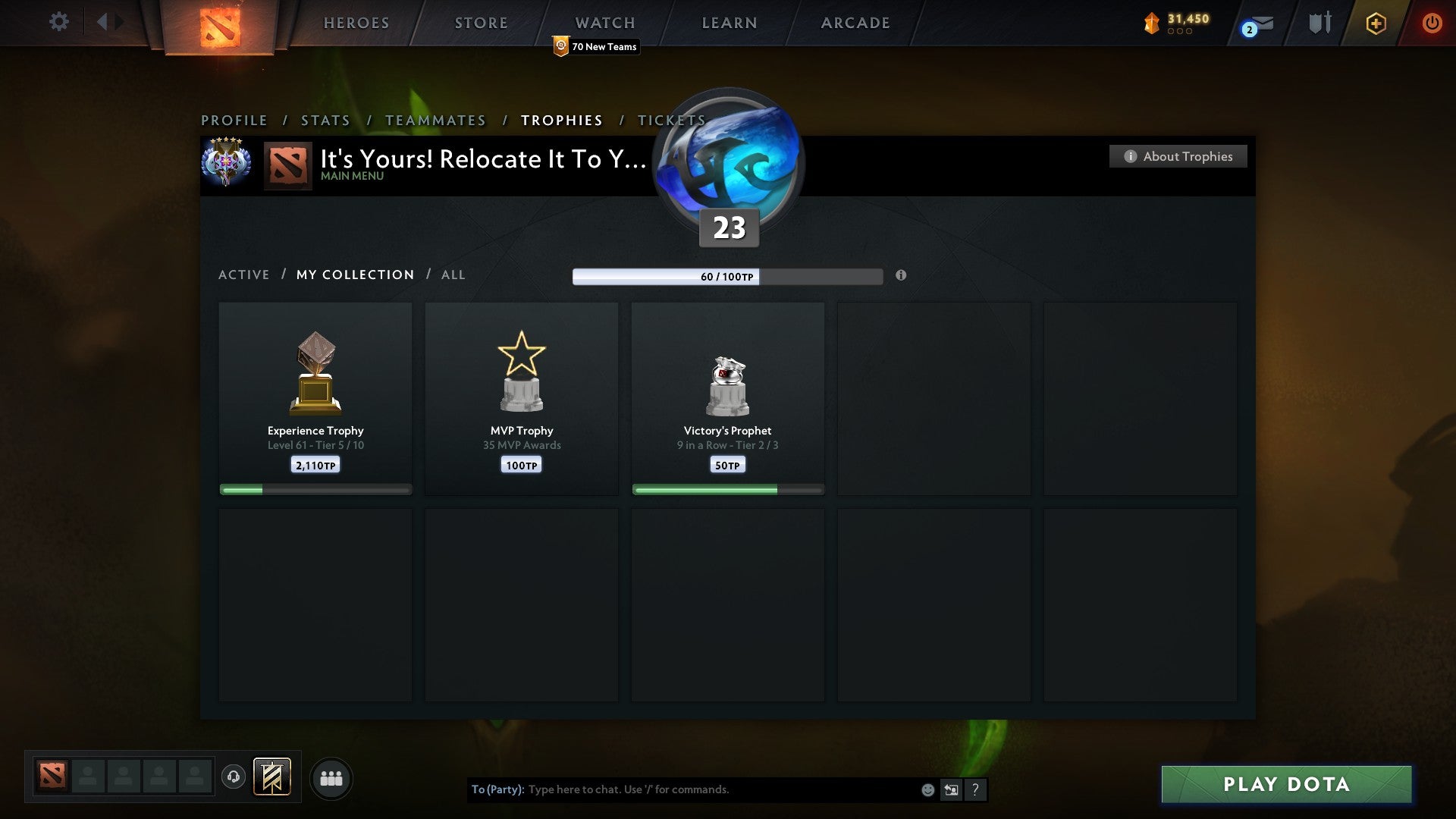Insert an emoticon in party chat

(928, 789)
